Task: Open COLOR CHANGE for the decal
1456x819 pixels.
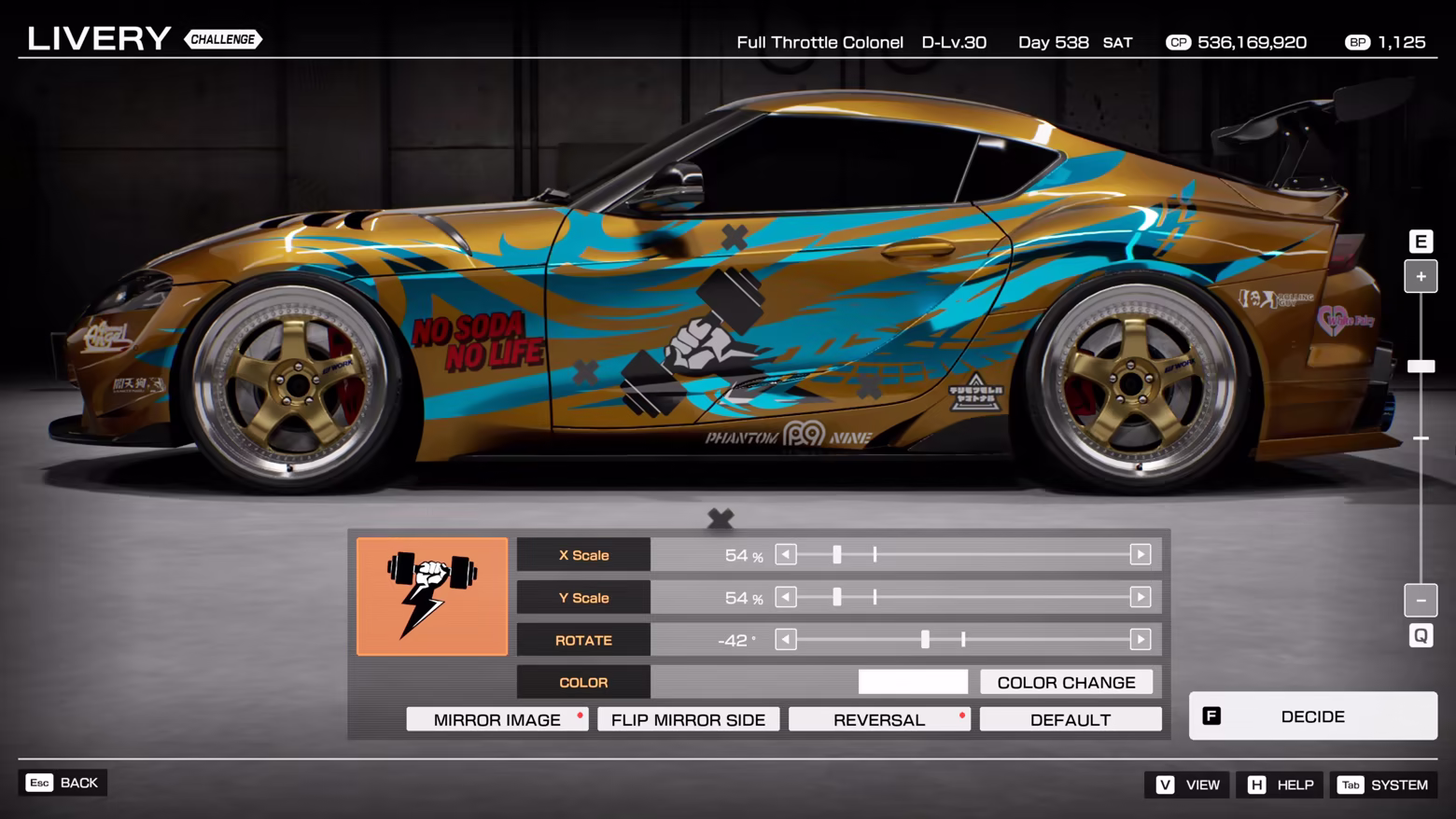Action: click(x=1068, y=682)
